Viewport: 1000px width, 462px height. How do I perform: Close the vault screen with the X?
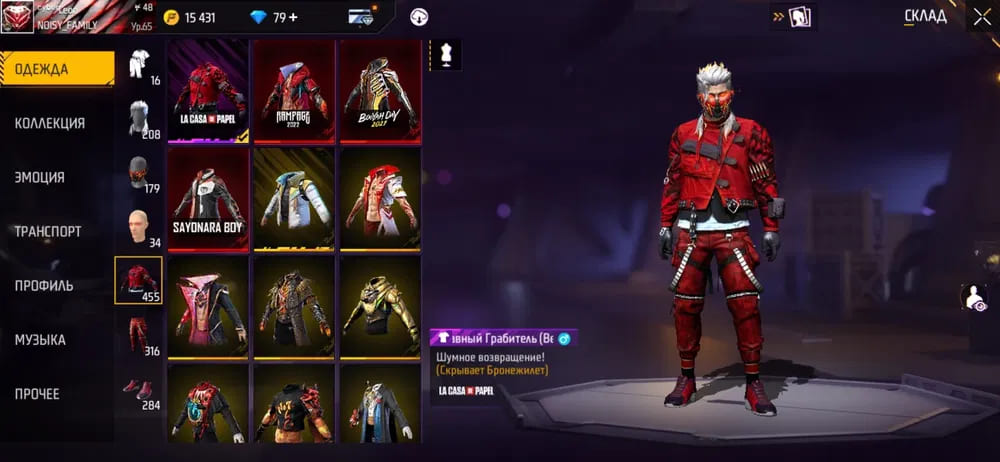pos(981,16)
